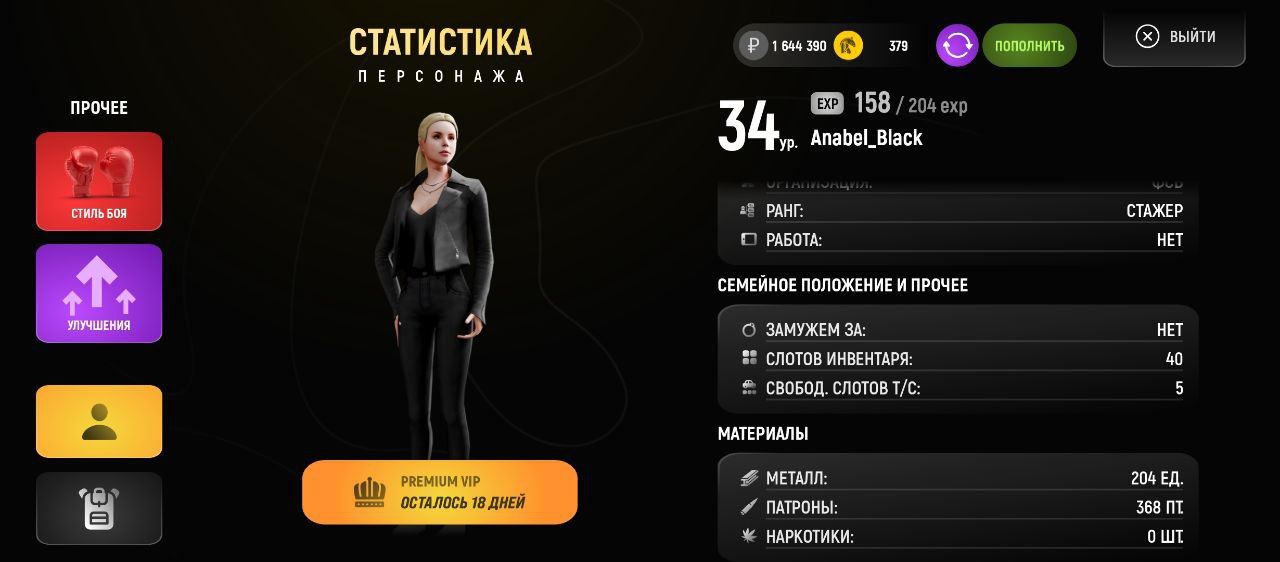This screenshot has width=1280, height=562.
Task: Select the yellow character profile button
Action: pyautogui.click(x=99, y=421)
